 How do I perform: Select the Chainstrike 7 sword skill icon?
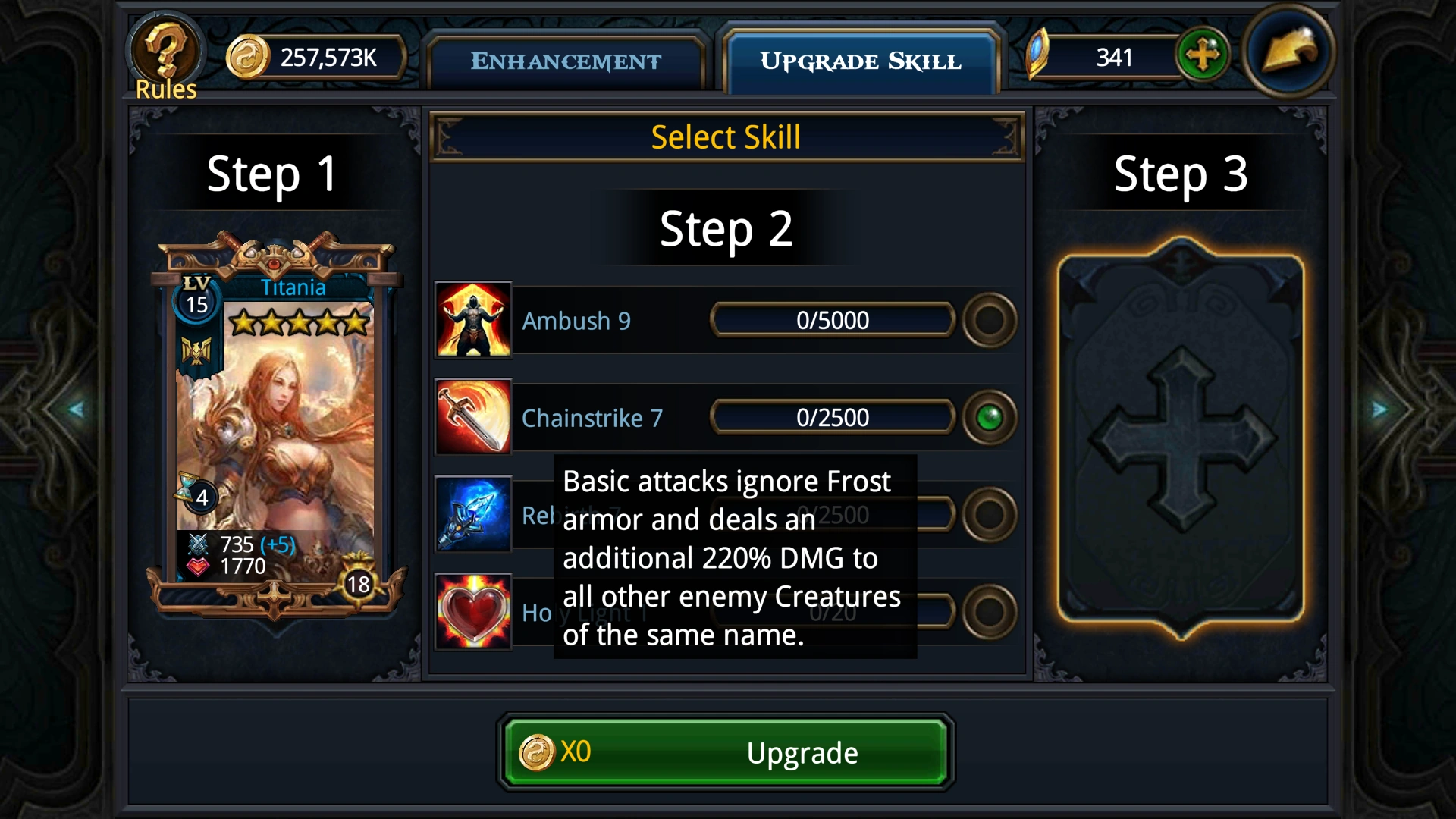(x=472, y=417)
